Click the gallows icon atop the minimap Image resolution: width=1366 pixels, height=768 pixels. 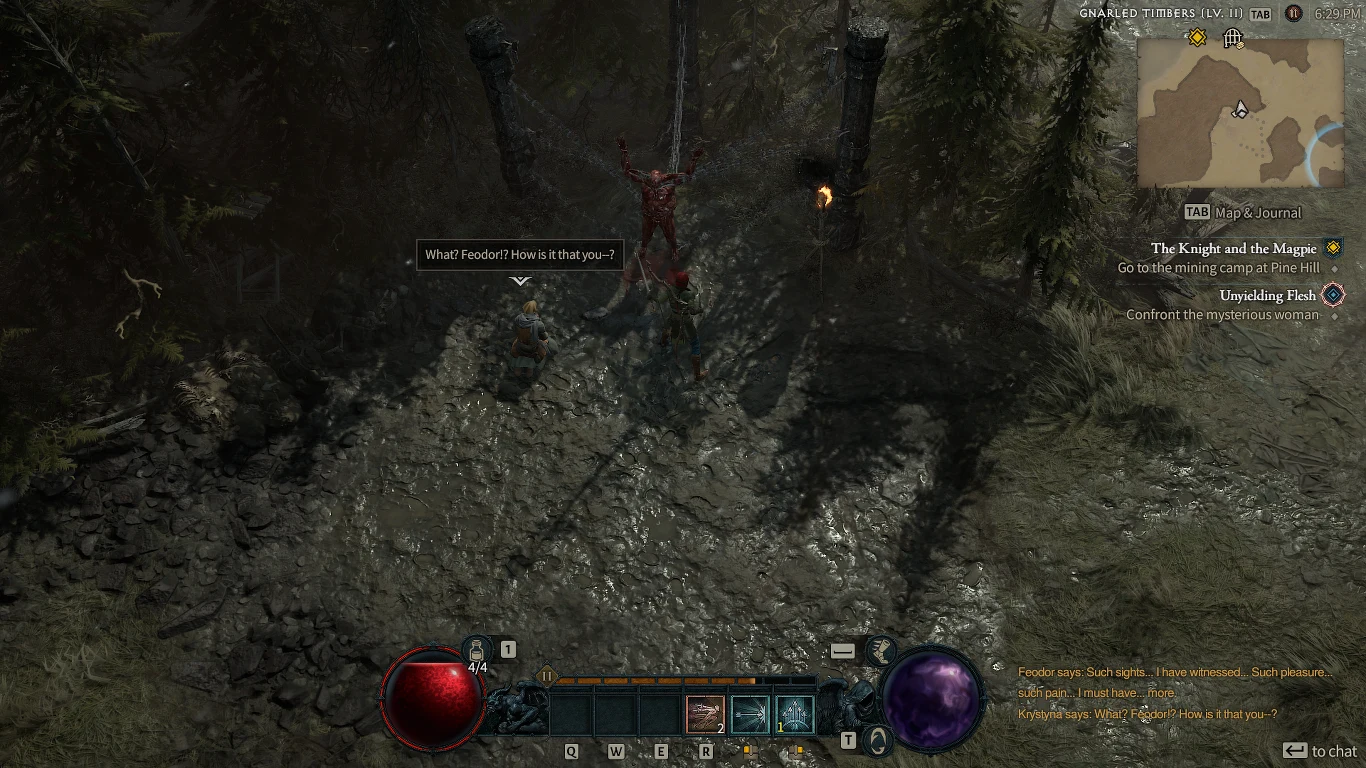pyautogui.click(x=1233, y=38)
